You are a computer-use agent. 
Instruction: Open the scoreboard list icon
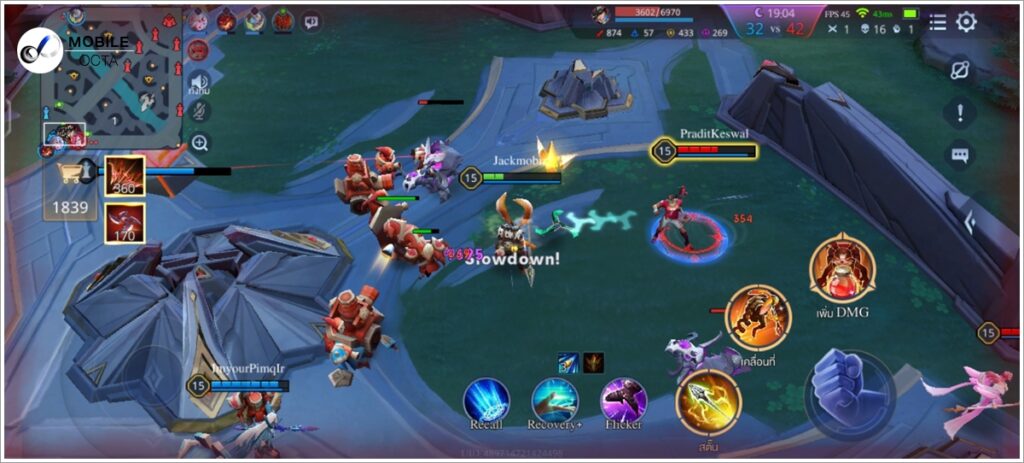click(937, 22)
